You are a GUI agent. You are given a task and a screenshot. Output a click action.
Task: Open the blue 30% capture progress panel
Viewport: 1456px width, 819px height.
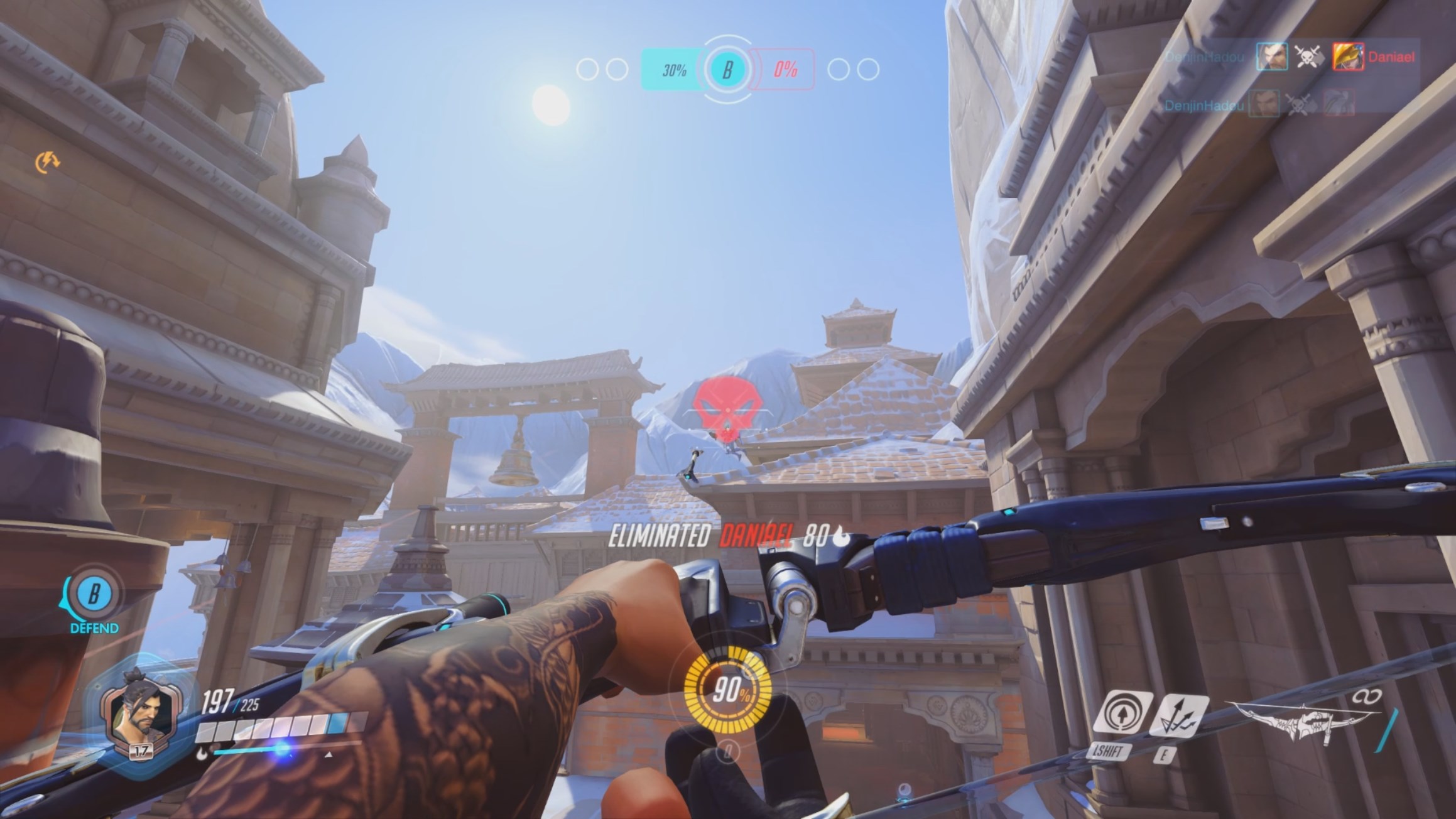pos(673,69)
